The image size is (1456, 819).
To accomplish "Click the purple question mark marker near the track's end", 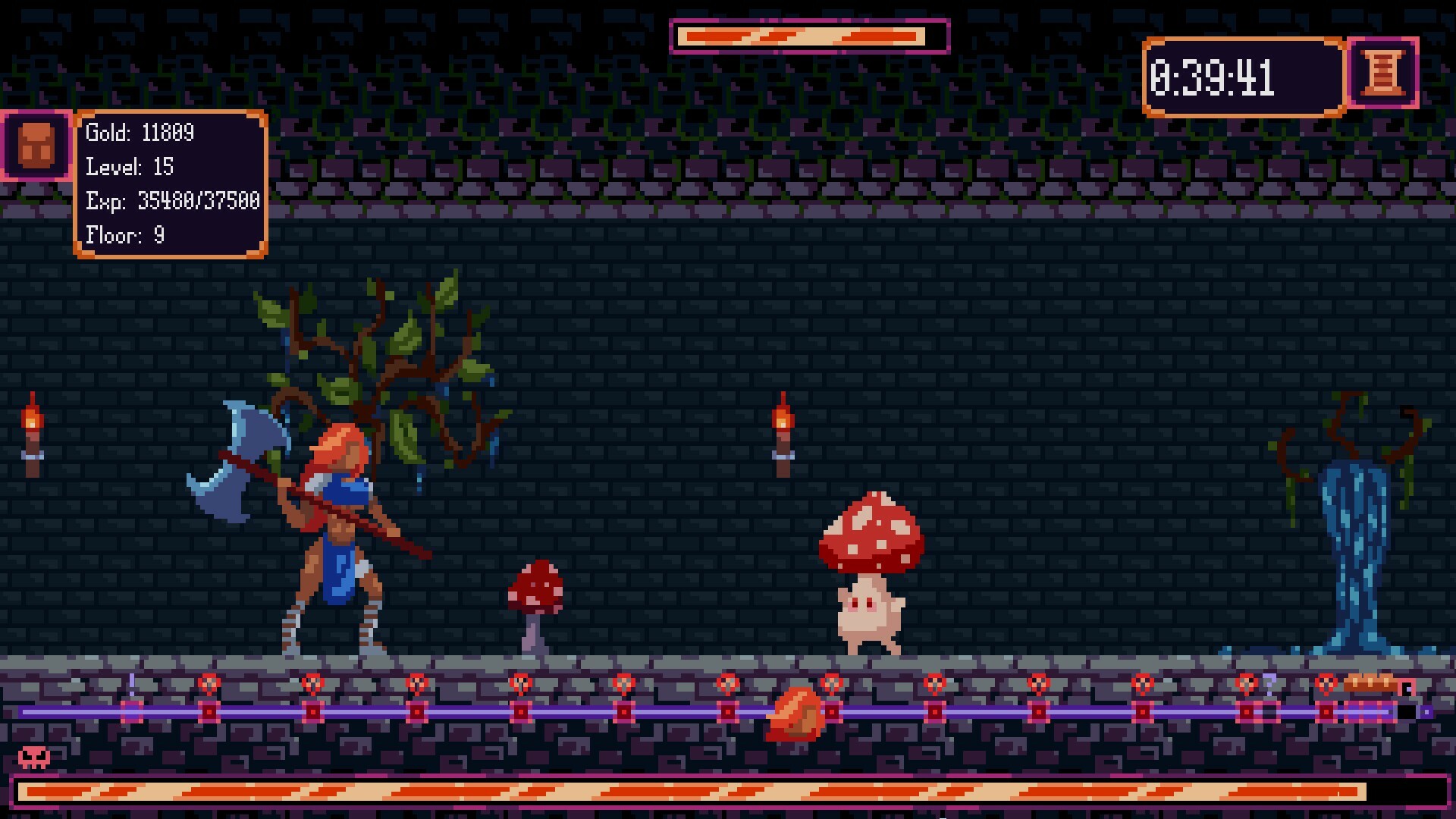I will pyautogui.click(x=1269, y=684).
